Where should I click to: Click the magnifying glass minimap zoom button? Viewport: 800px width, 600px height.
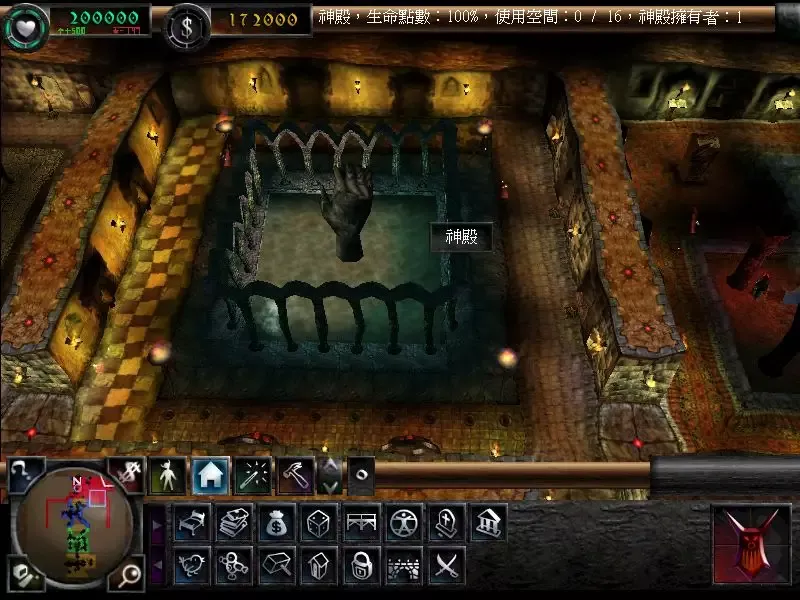(128, 576)
